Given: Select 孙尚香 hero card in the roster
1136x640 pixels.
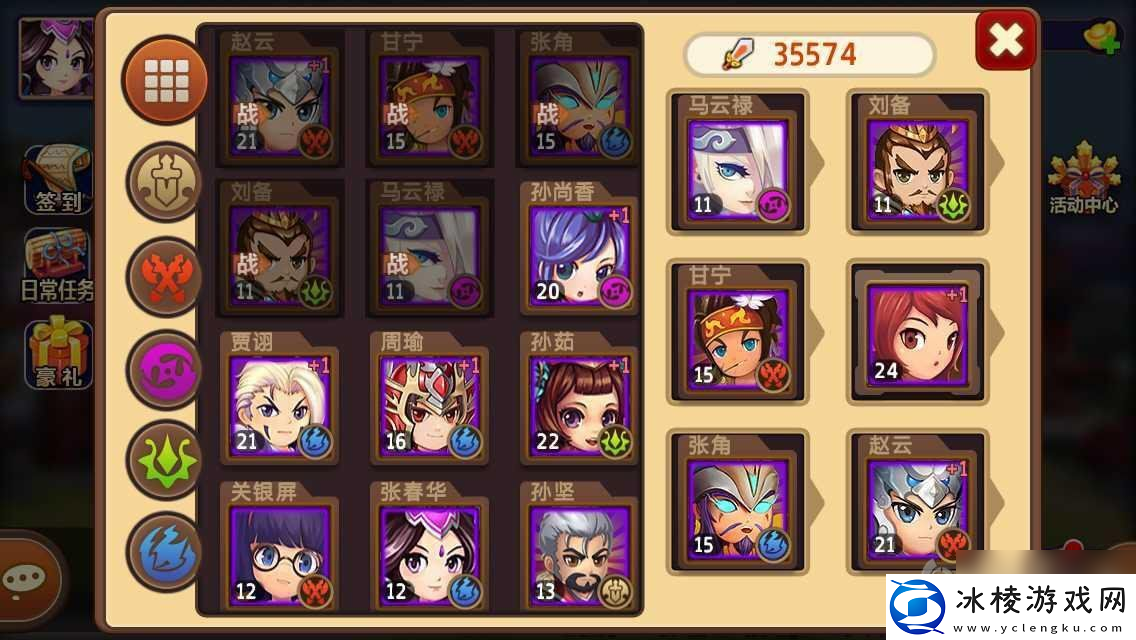Looking at the screenshot, I should 581,256.
